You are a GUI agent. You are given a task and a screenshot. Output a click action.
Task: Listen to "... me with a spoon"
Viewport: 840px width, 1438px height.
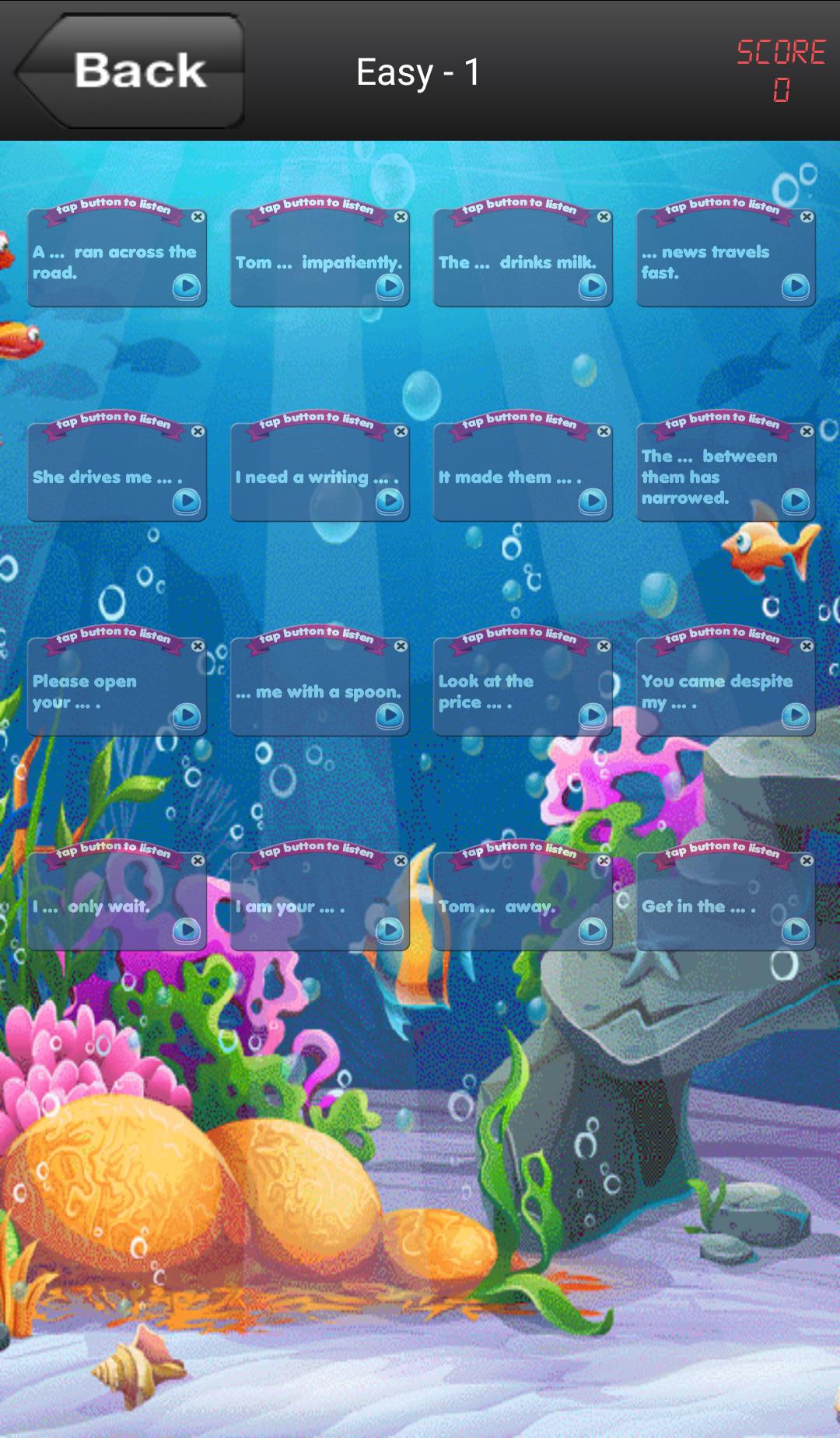point(390,716)
